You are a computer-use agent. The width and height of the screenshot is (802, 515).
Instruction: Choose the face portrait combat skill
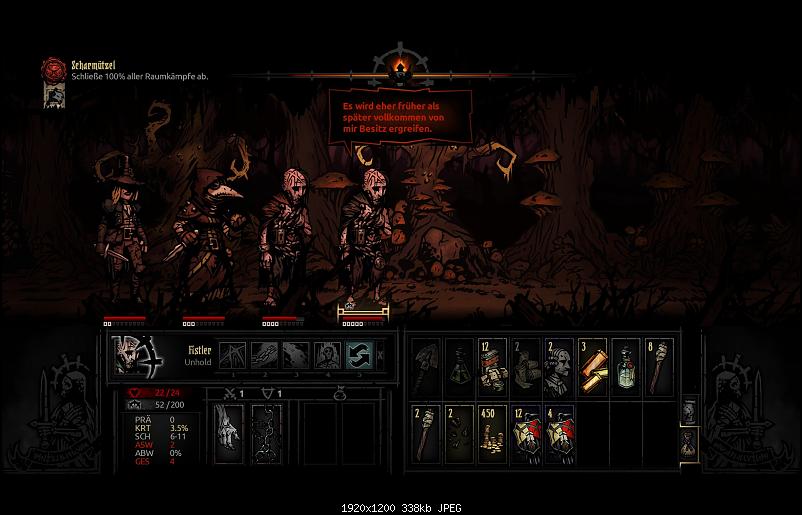[x=326, y=354]
